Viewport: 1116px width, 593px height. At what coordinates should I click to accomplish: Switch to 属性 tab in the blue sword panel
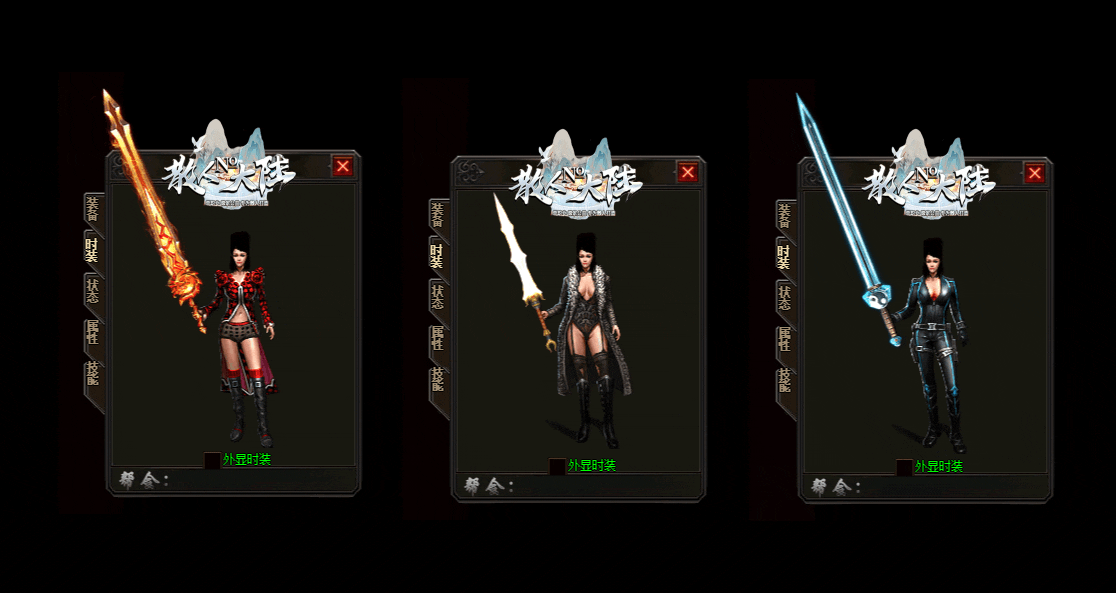coord(785,340)
